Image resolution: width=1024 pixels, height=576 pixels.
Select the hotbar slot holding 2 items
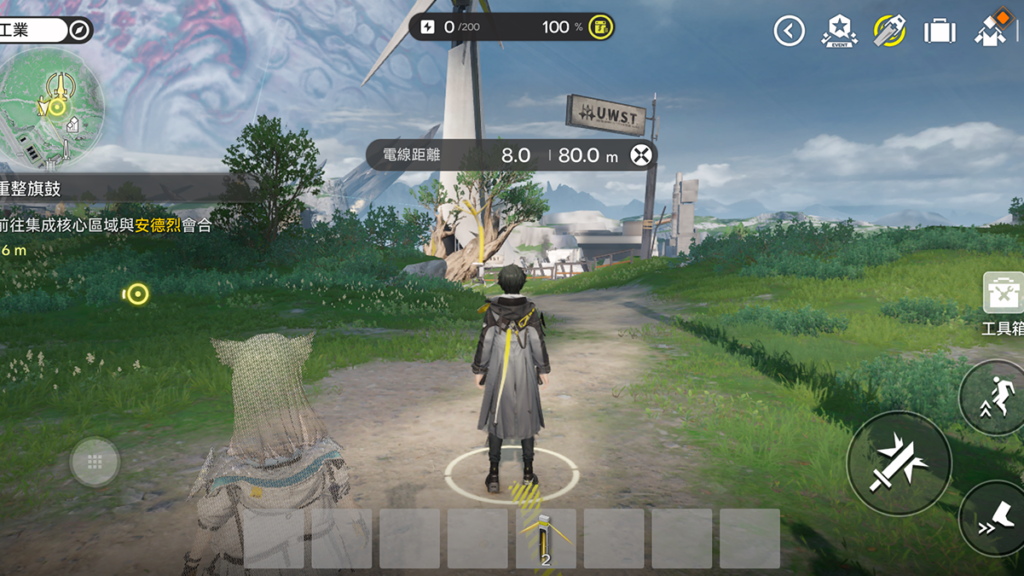click(546, 539)
